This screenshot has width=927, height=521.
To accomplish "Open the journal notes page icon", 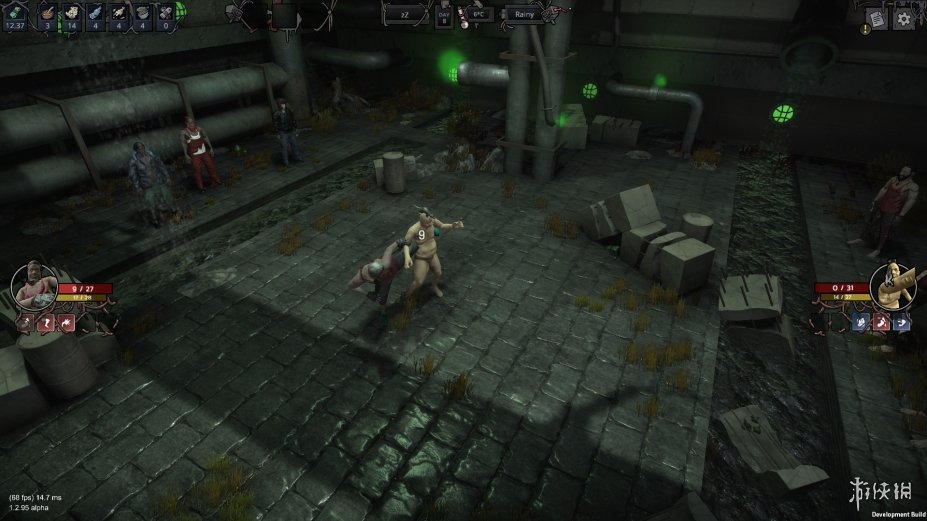I will (x=876, y=18).
